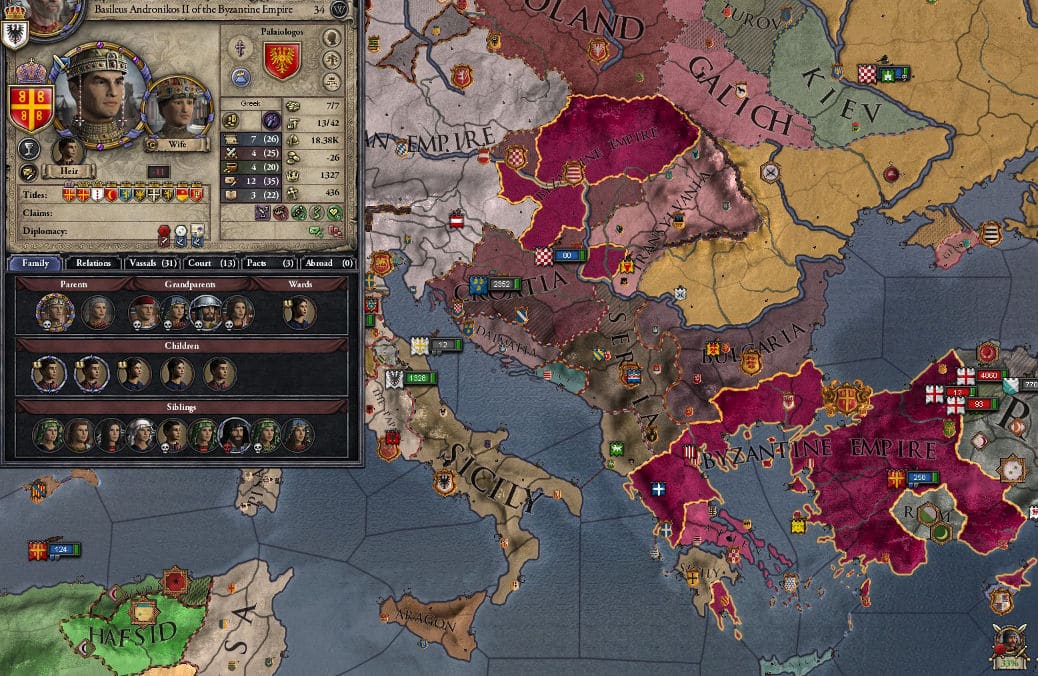
Task: Click the goblet icon beside the ruler
Action: (29, 149)
